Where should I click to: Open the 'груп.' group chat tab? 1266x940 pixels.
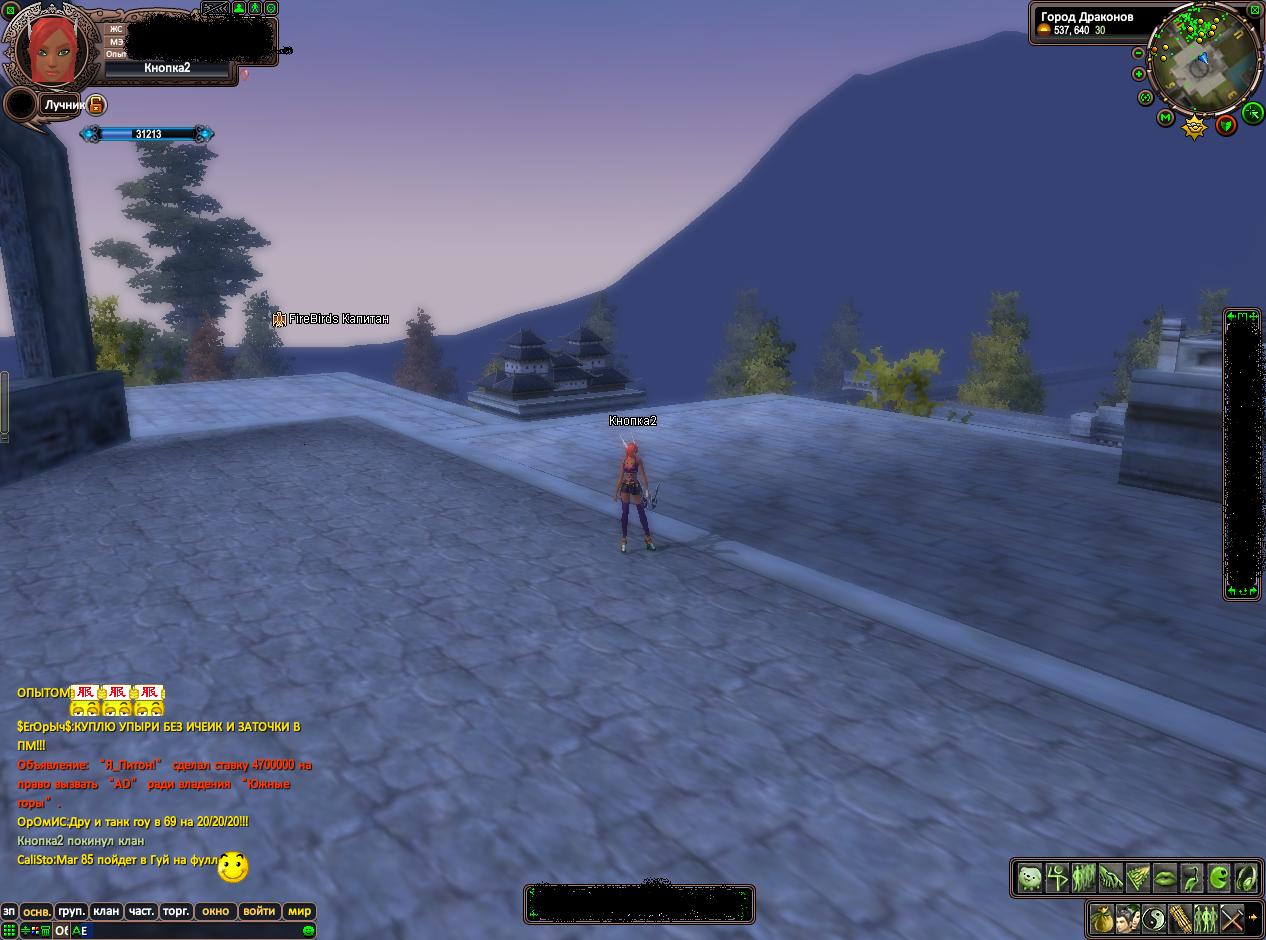[71, 911]
